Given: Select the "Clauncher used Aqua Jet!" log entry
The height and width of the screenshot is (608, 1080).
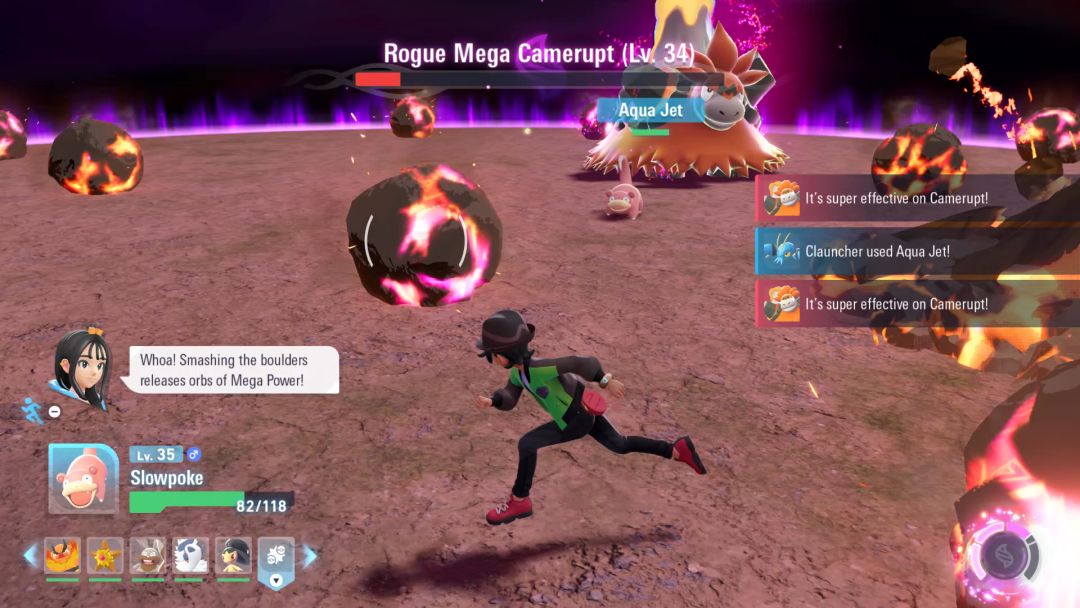Looking at the screenshot, I should [876, 252].
